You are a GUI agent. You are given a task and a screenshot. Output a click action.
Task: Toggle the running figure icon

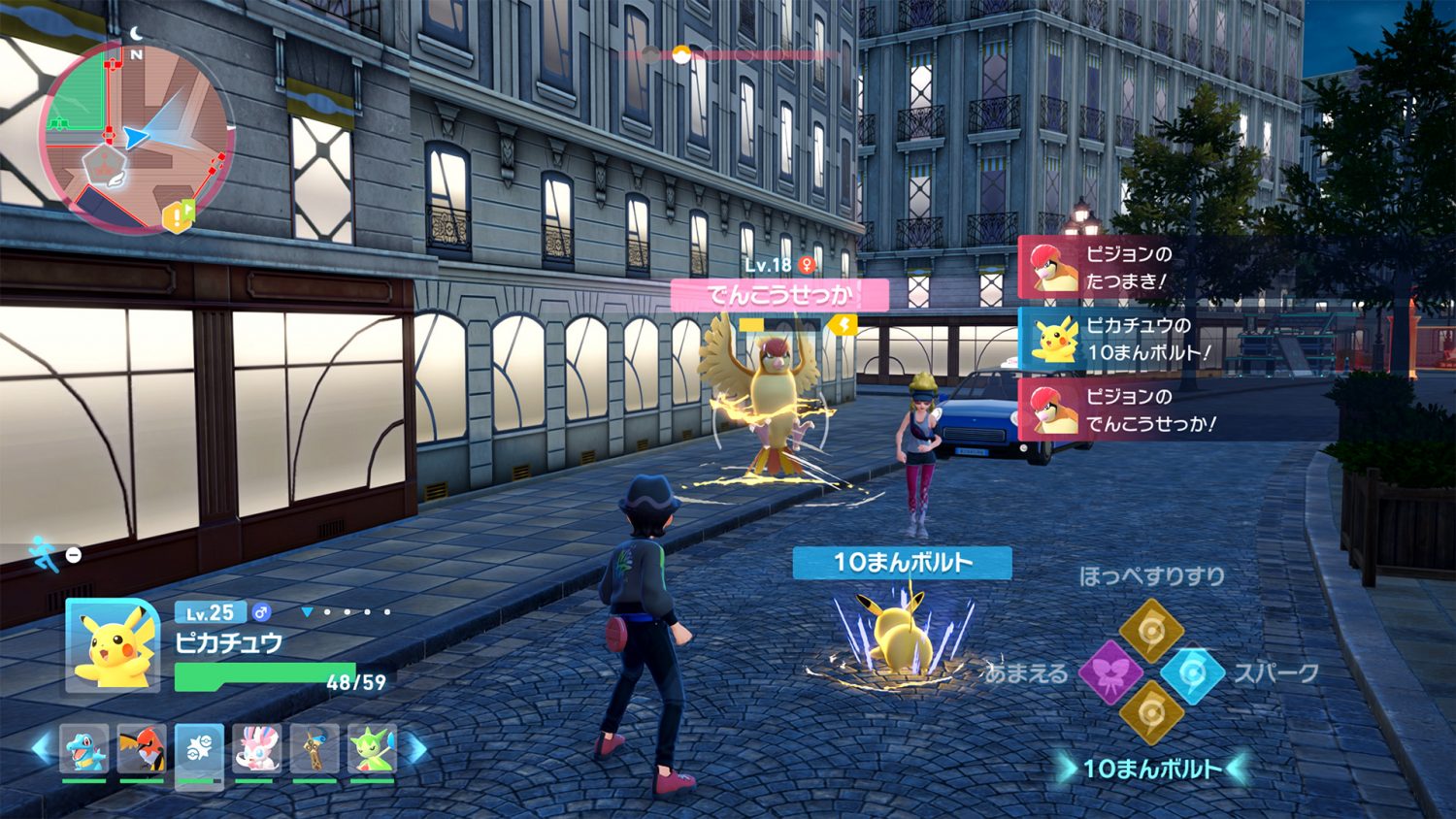43,553
